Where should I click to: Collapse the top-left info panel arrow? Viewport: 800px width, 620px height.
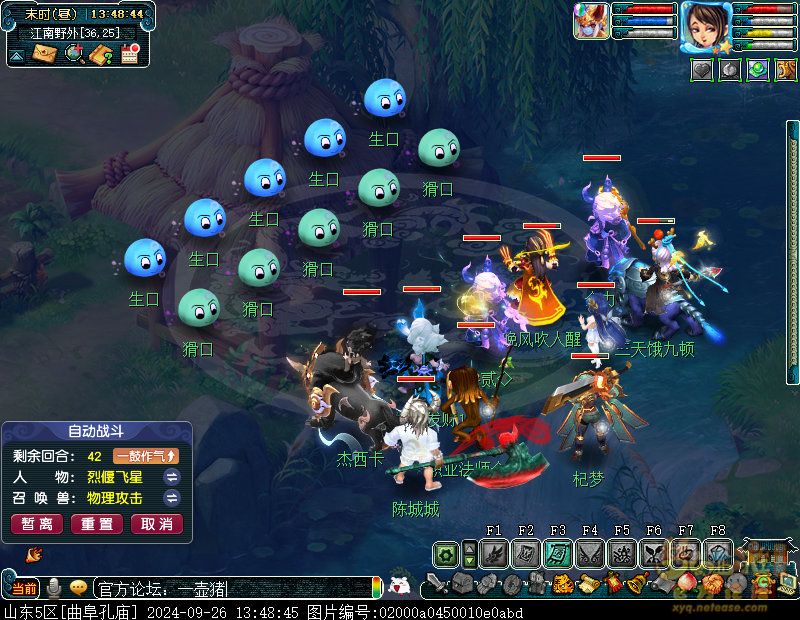coord(17,55)
